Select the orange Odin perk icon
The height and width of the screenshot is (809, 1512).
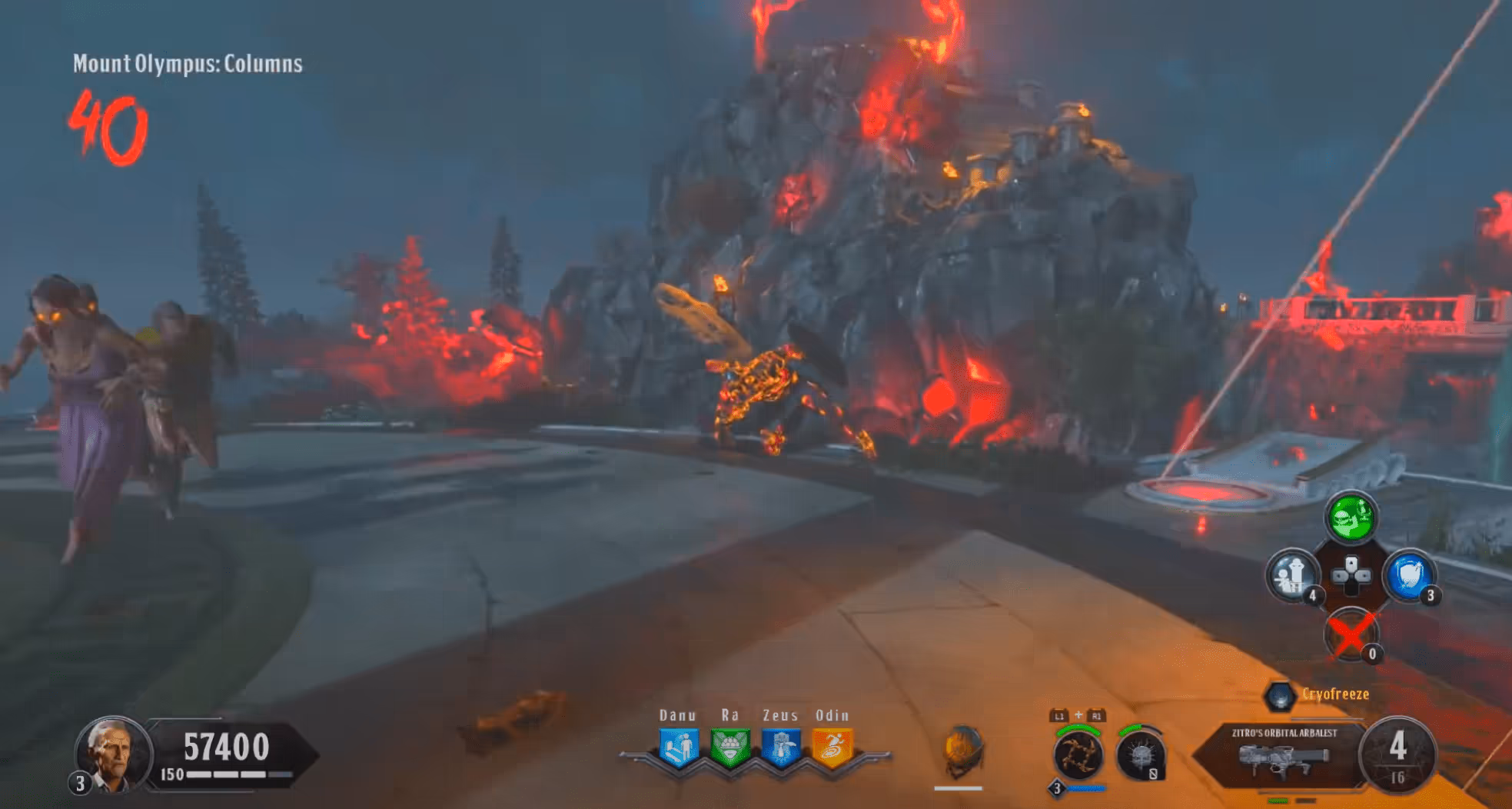point(832,747)
